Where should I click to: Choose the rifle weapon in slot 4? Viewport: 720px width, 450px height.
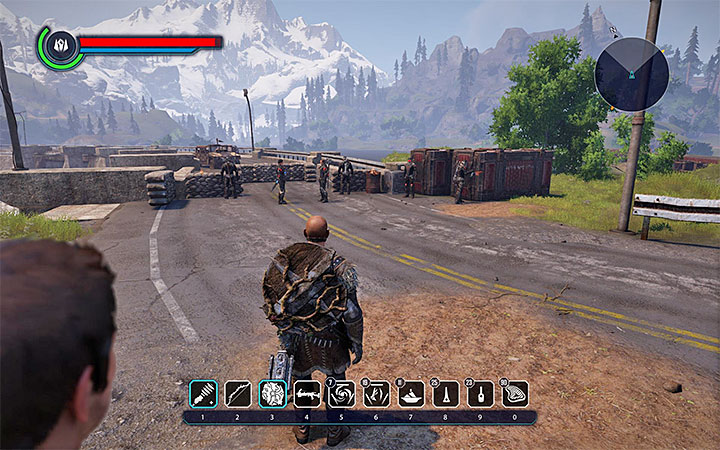pos(307,393)
